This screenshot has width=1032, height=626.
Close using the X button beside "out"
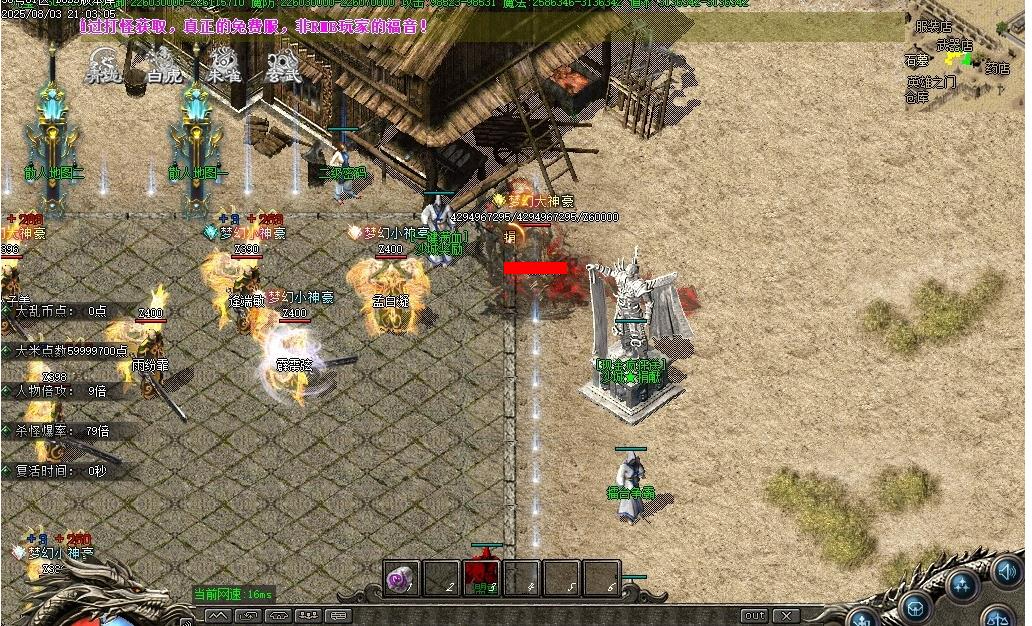tap(787, 615)
